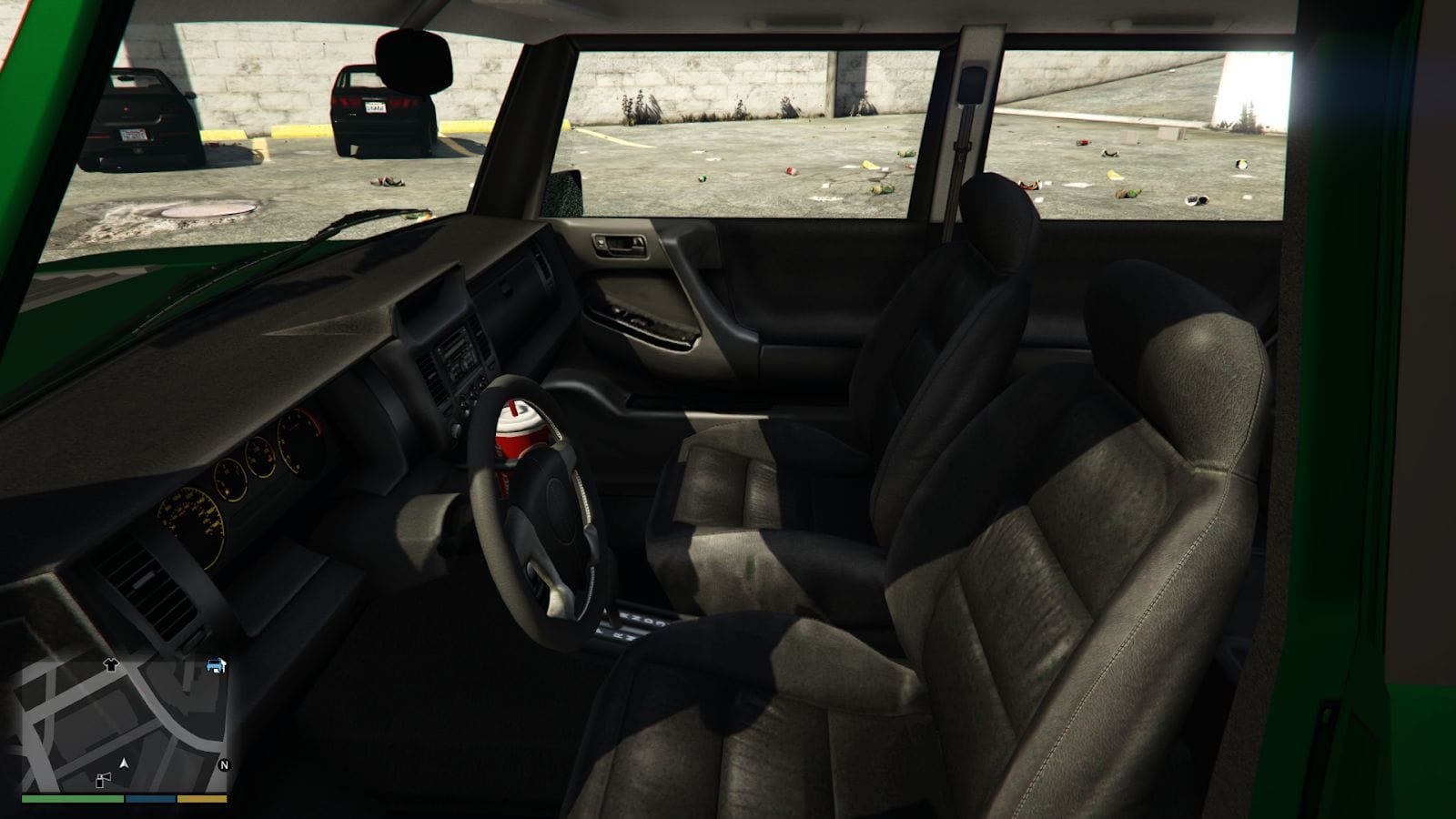
Task: Click the green health bar under the minimap
Action: click(71, 799)
